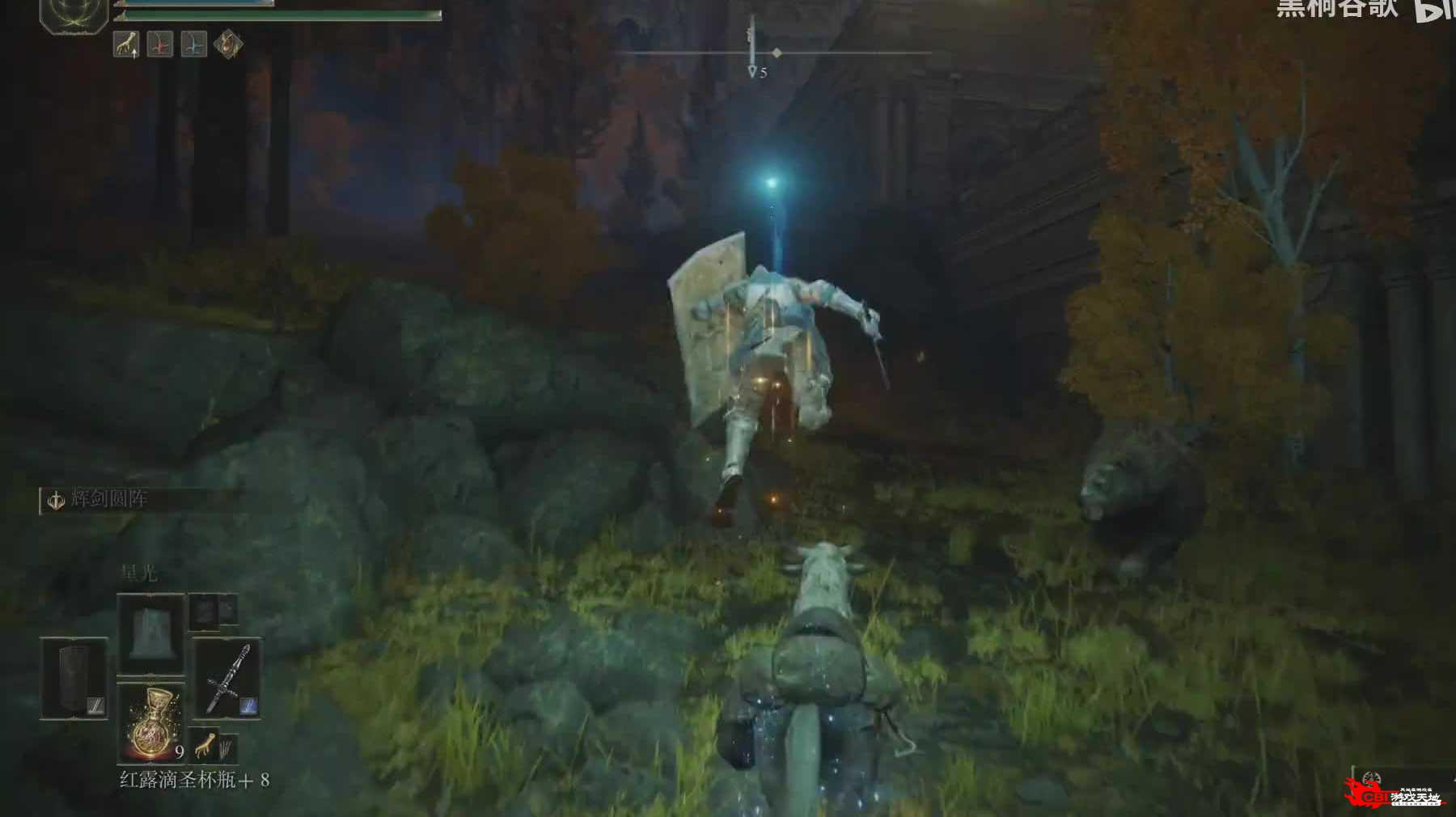This screenshot has width=1456, height=817.
Task: Click the yellow hand buff status icon
Action: (125, 44)
